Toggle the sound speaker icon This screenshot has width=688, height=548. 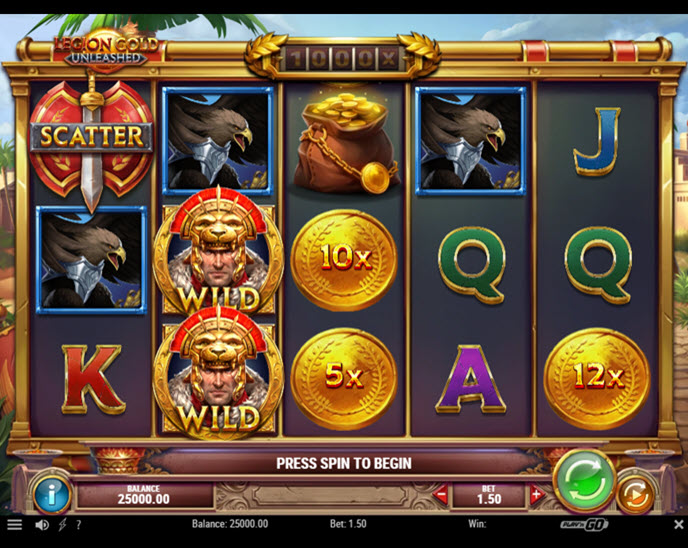[x=42, y=524]
